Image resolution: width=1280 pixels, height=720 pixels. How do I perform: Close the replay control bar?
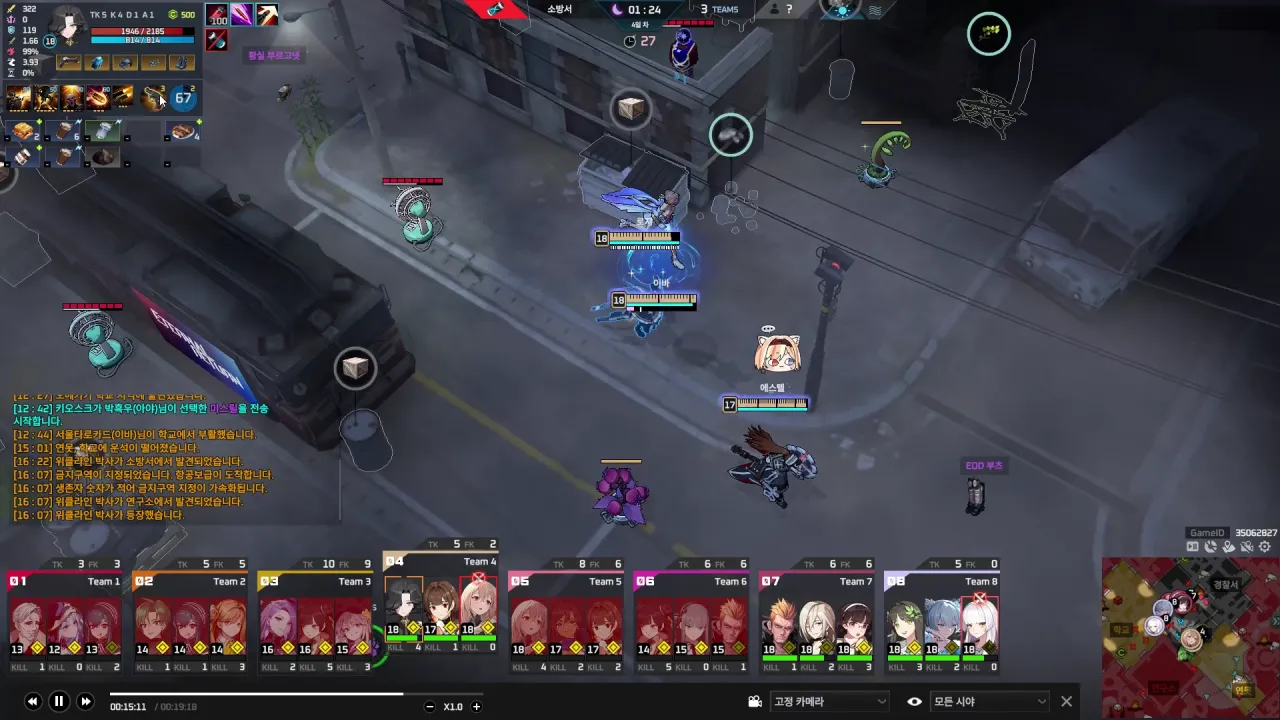(1066, 702)
